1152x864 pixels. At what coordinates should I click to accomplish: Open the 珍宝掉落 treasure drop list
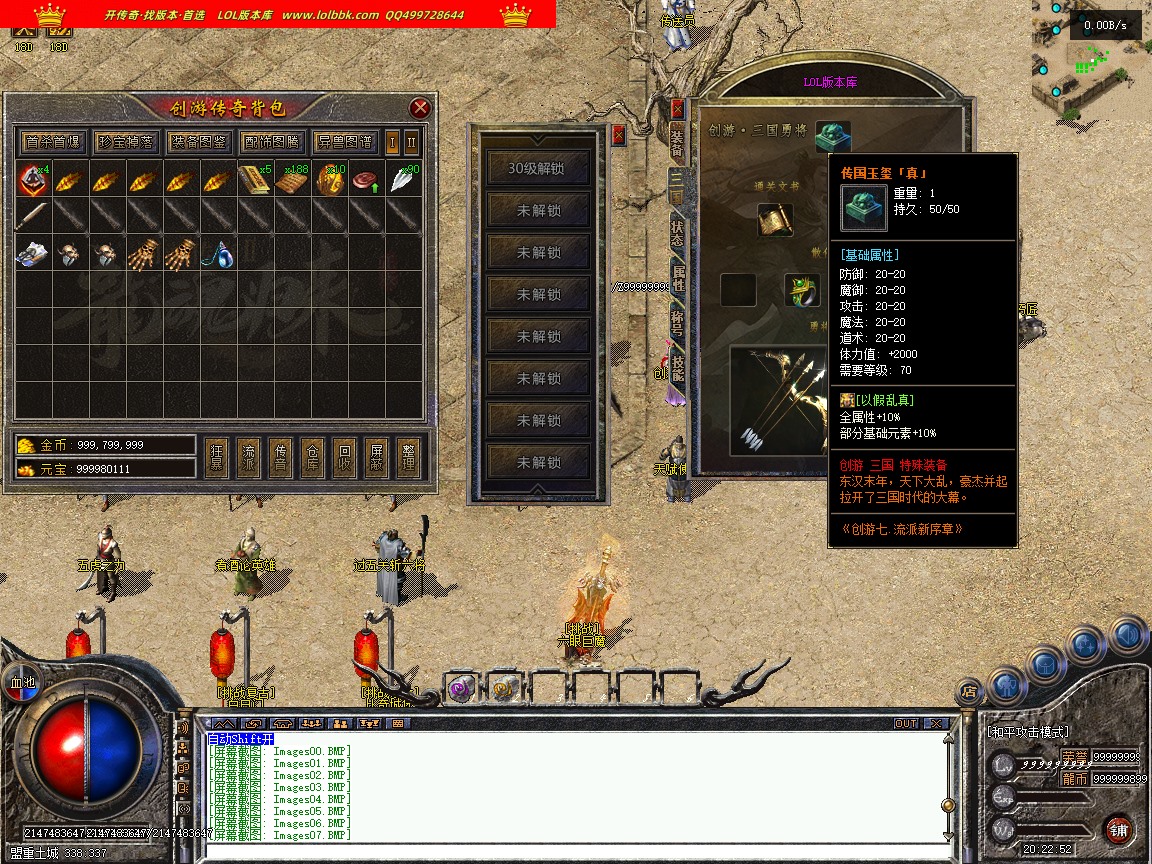[x=125, y=142]
